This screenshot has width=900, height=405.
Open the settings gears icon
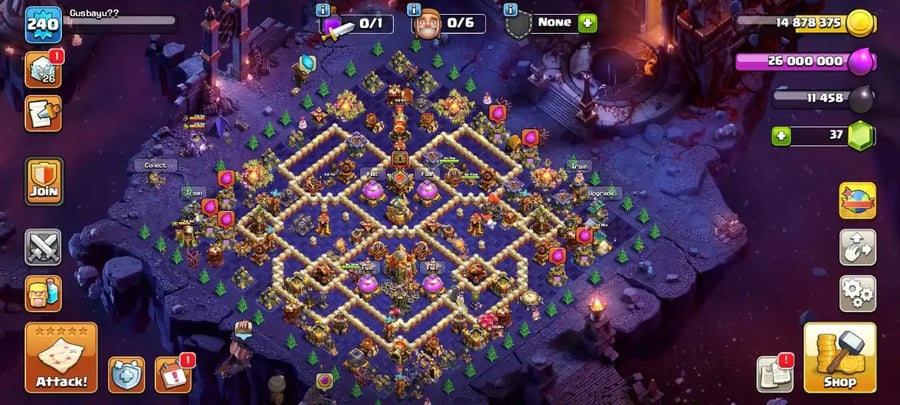click(857, 293)
